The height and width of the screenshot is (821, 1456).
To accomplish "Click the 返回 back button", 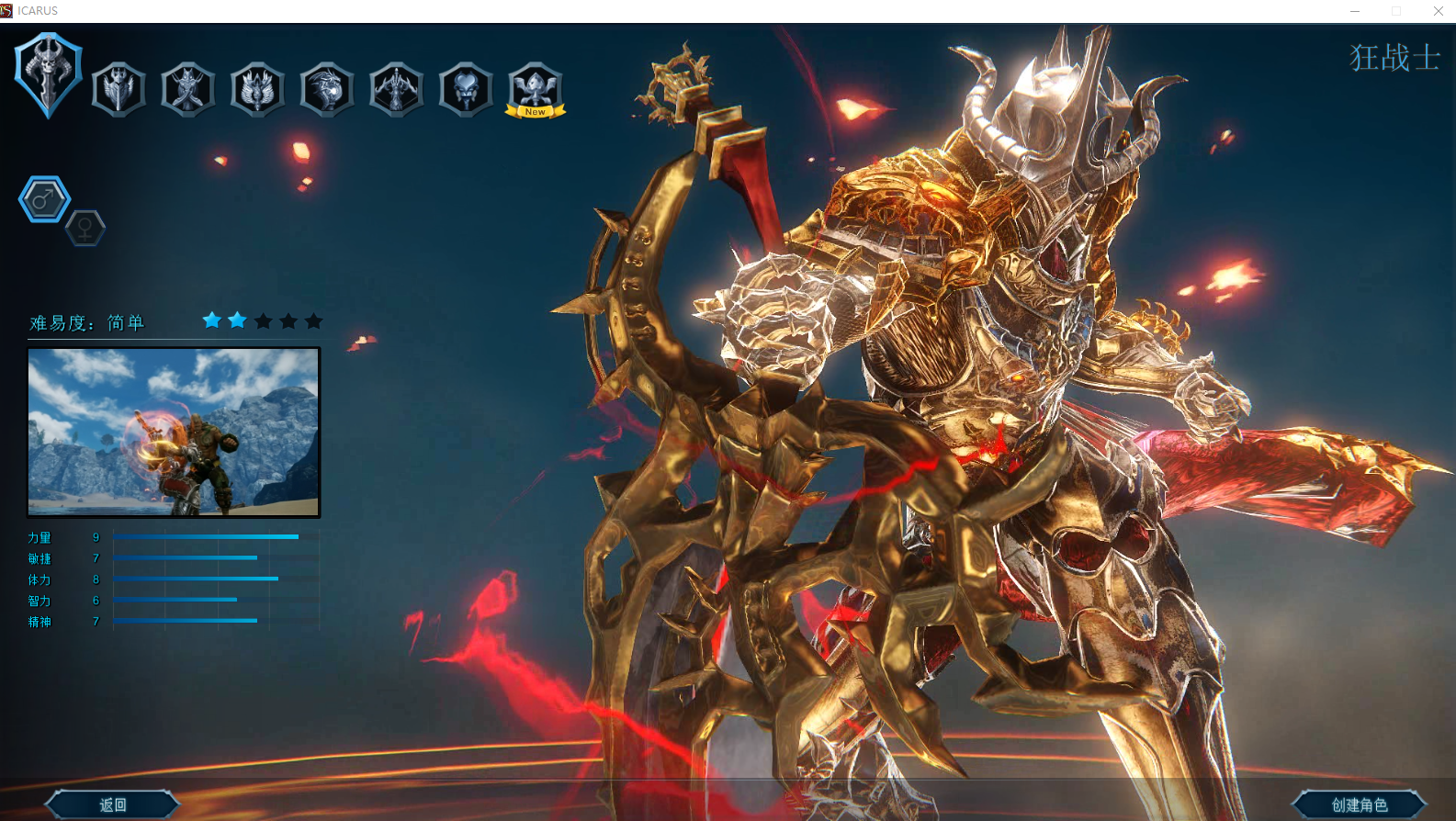I will 113,804.
